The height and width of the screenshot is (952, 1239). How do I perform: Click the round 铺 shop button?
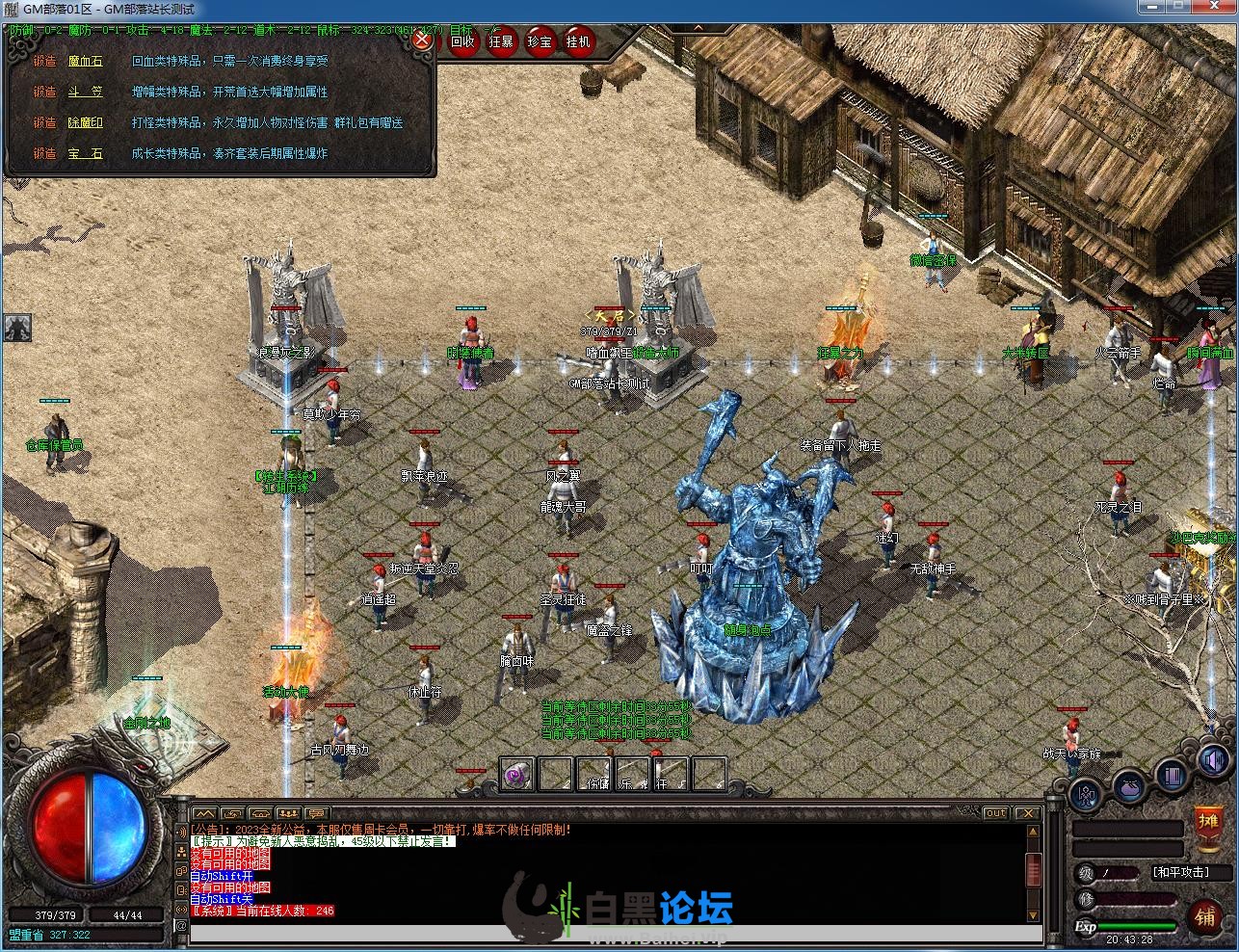tap(1205, 914)
